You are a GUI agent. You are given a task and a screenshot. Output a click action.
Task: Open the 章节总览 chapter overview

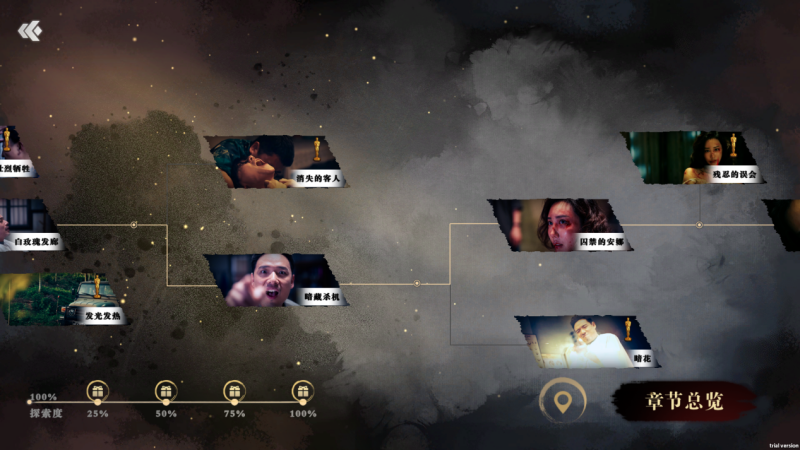(684, 401)
